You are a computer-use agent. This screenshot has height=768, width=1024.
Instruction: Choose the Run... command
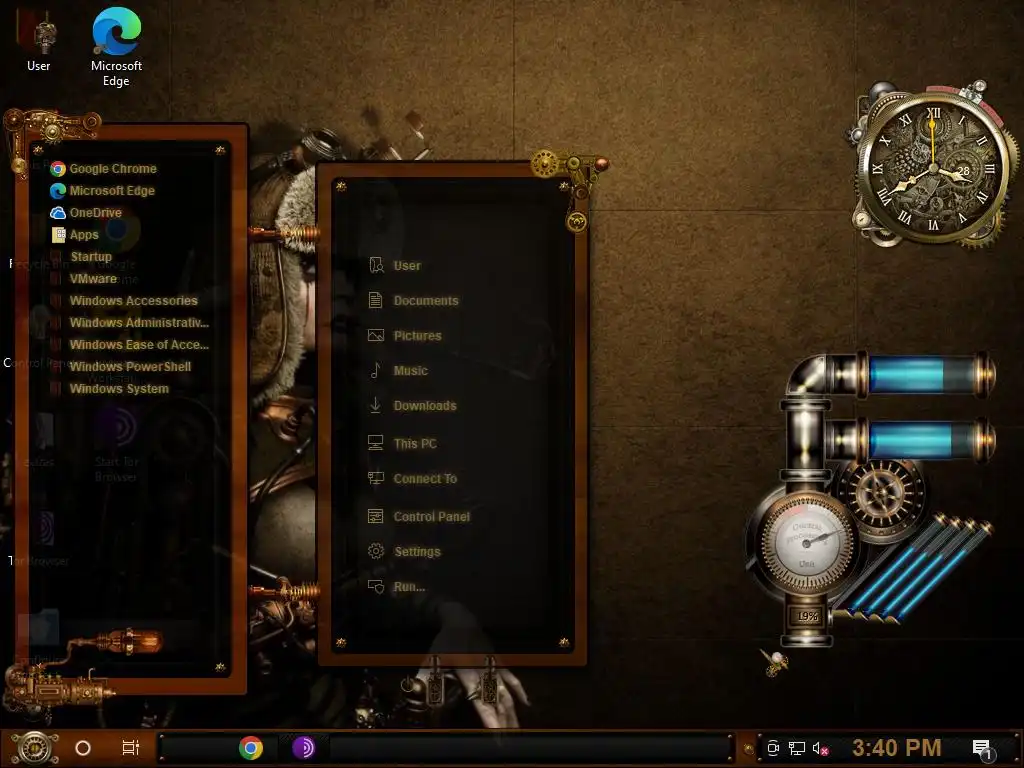pos(408,587)
